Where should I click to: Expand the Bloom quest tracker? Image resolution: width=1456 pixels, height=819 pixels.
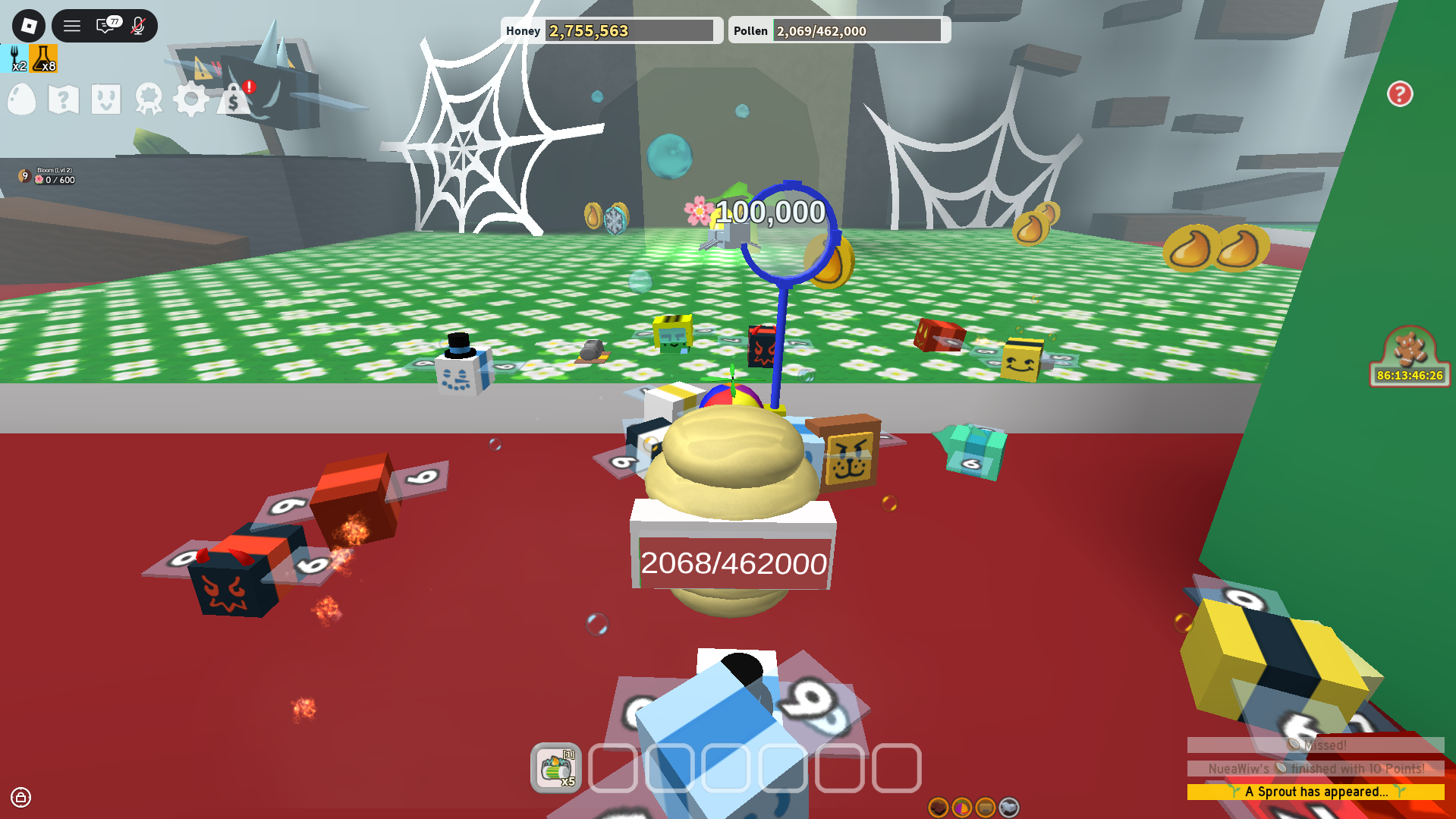46,175
